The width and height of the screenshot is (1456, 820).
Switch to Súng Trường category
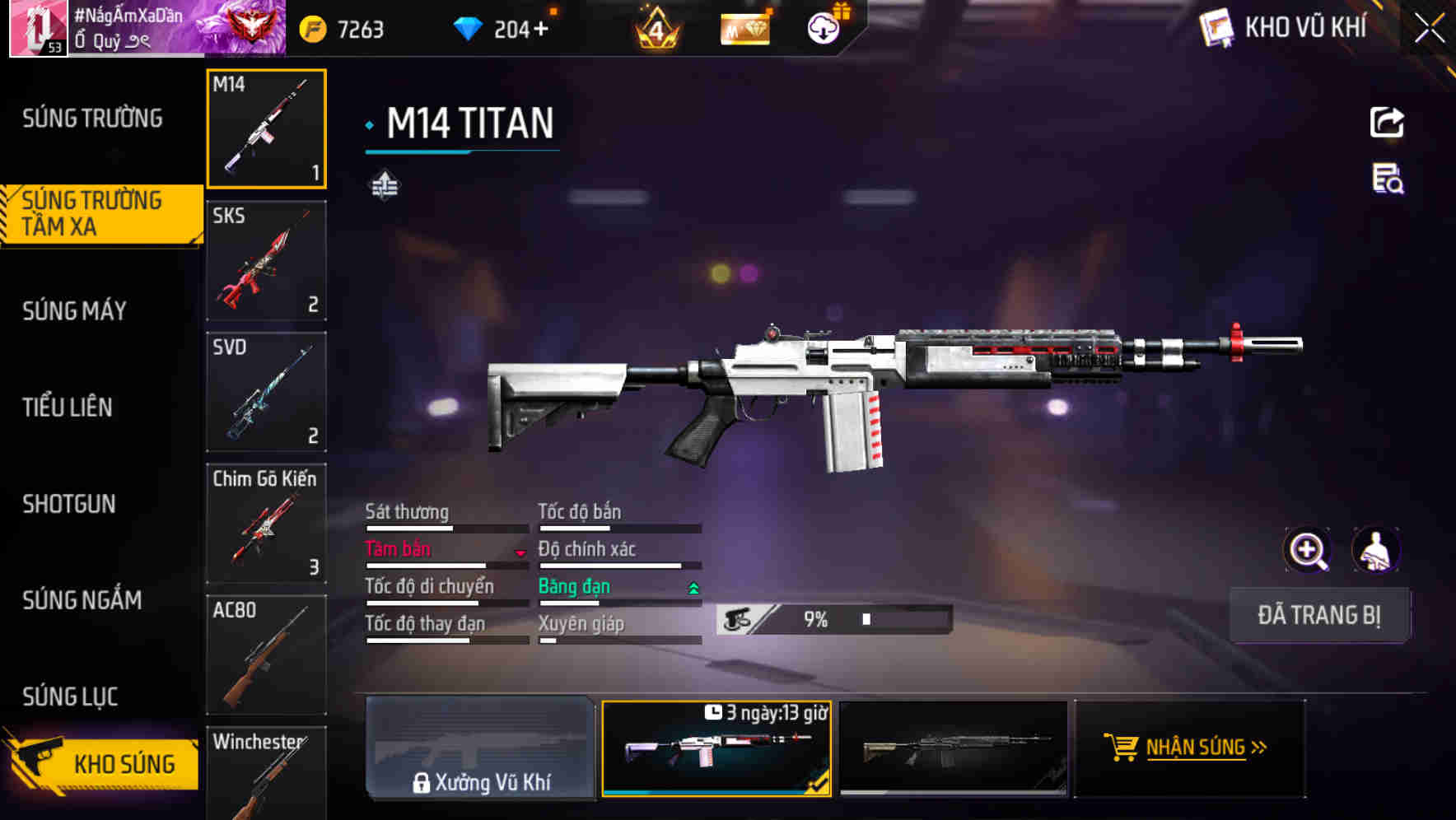click(x=92, y=119)
